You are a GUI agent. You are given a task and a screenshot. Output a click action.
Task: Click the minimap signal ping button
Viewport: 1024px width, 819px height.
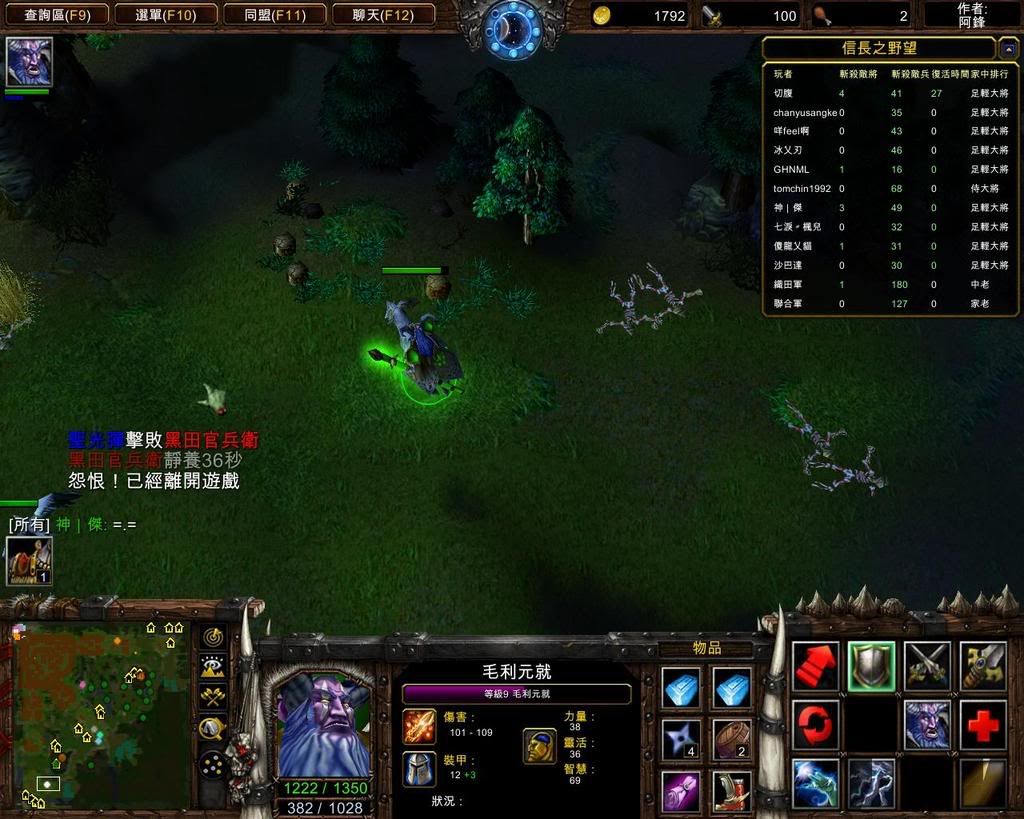(212, 637)
